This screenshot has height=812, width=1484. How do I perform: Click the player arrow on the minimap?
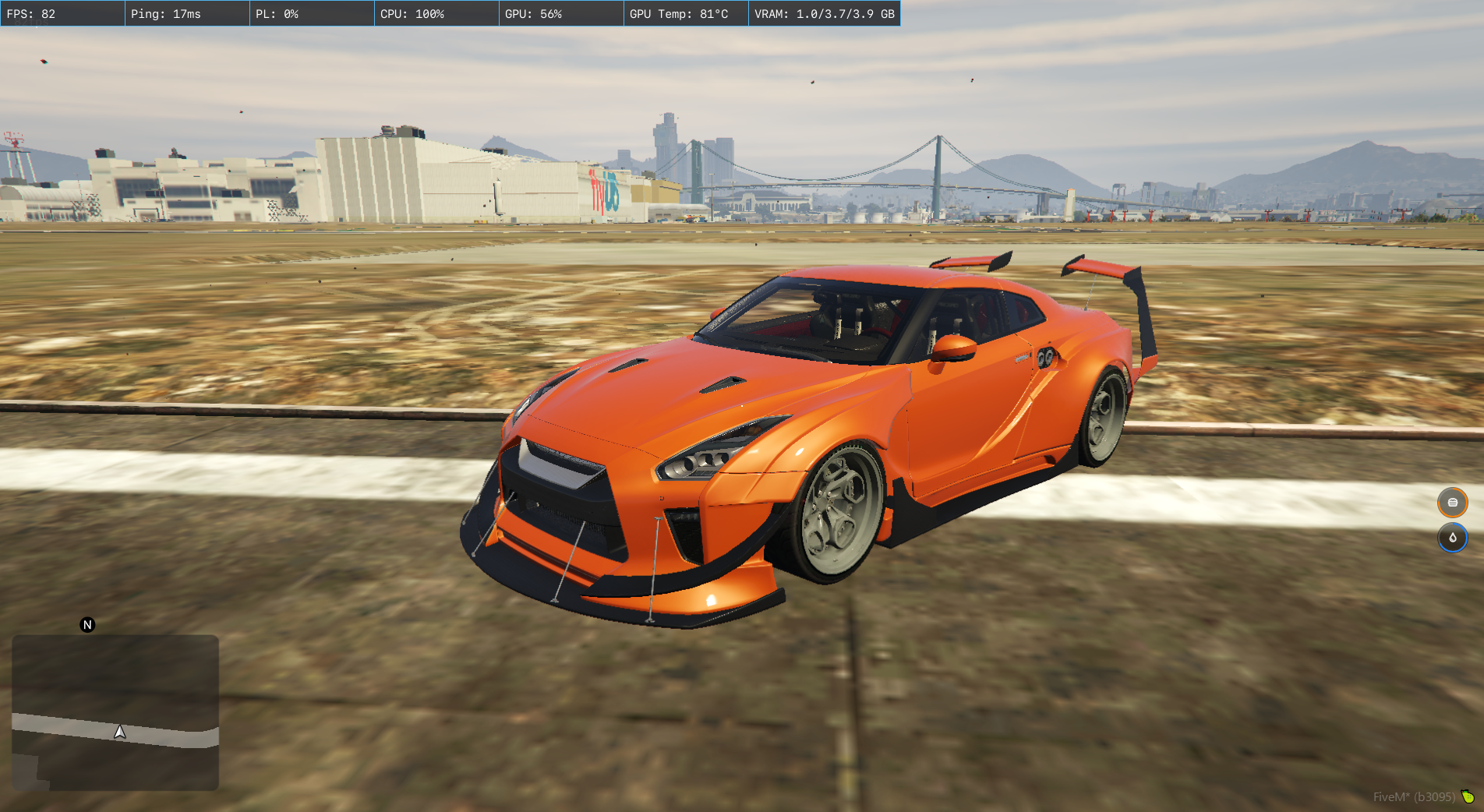120,732
